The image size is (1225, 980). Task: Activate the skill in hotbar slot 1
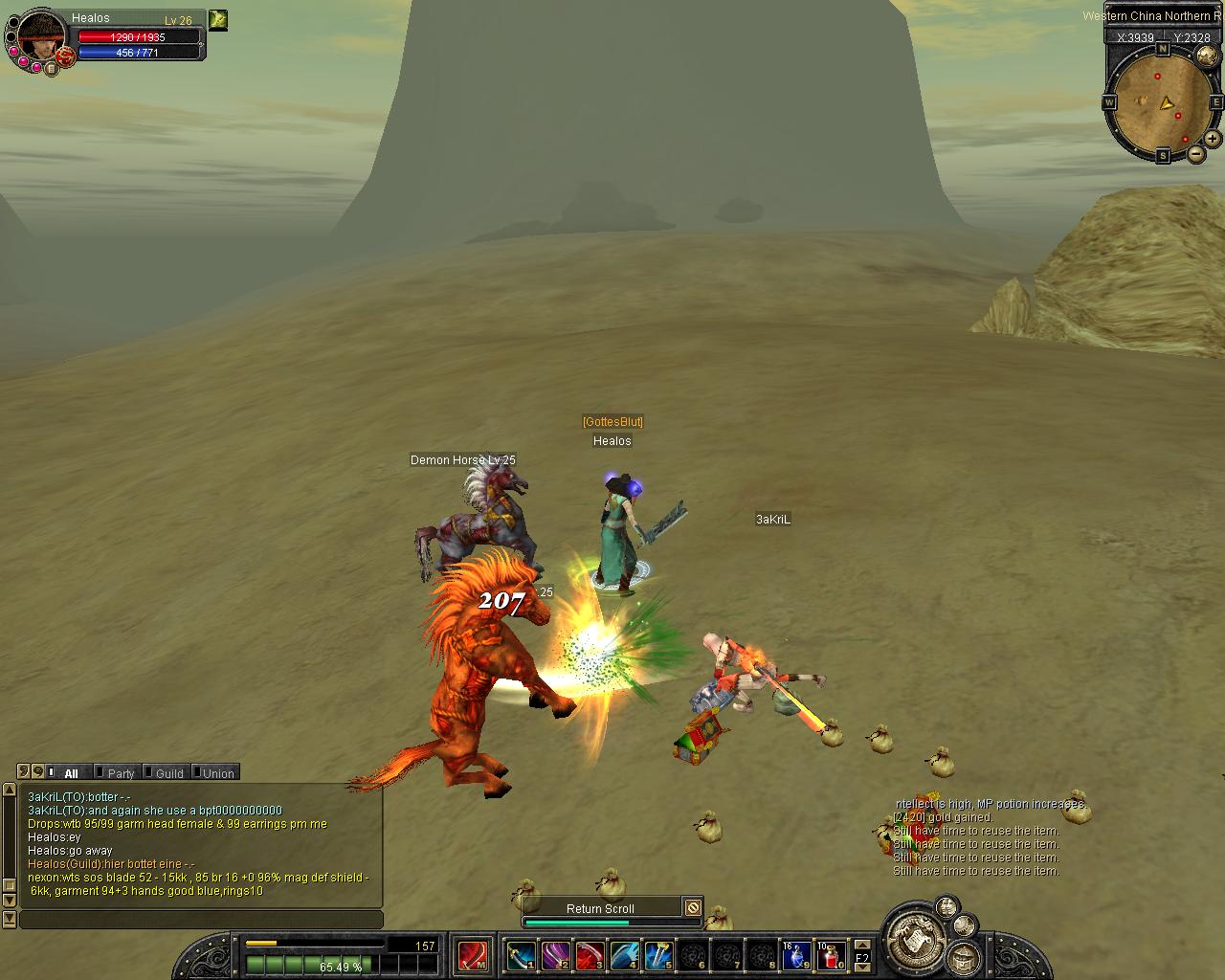(521, 955)
